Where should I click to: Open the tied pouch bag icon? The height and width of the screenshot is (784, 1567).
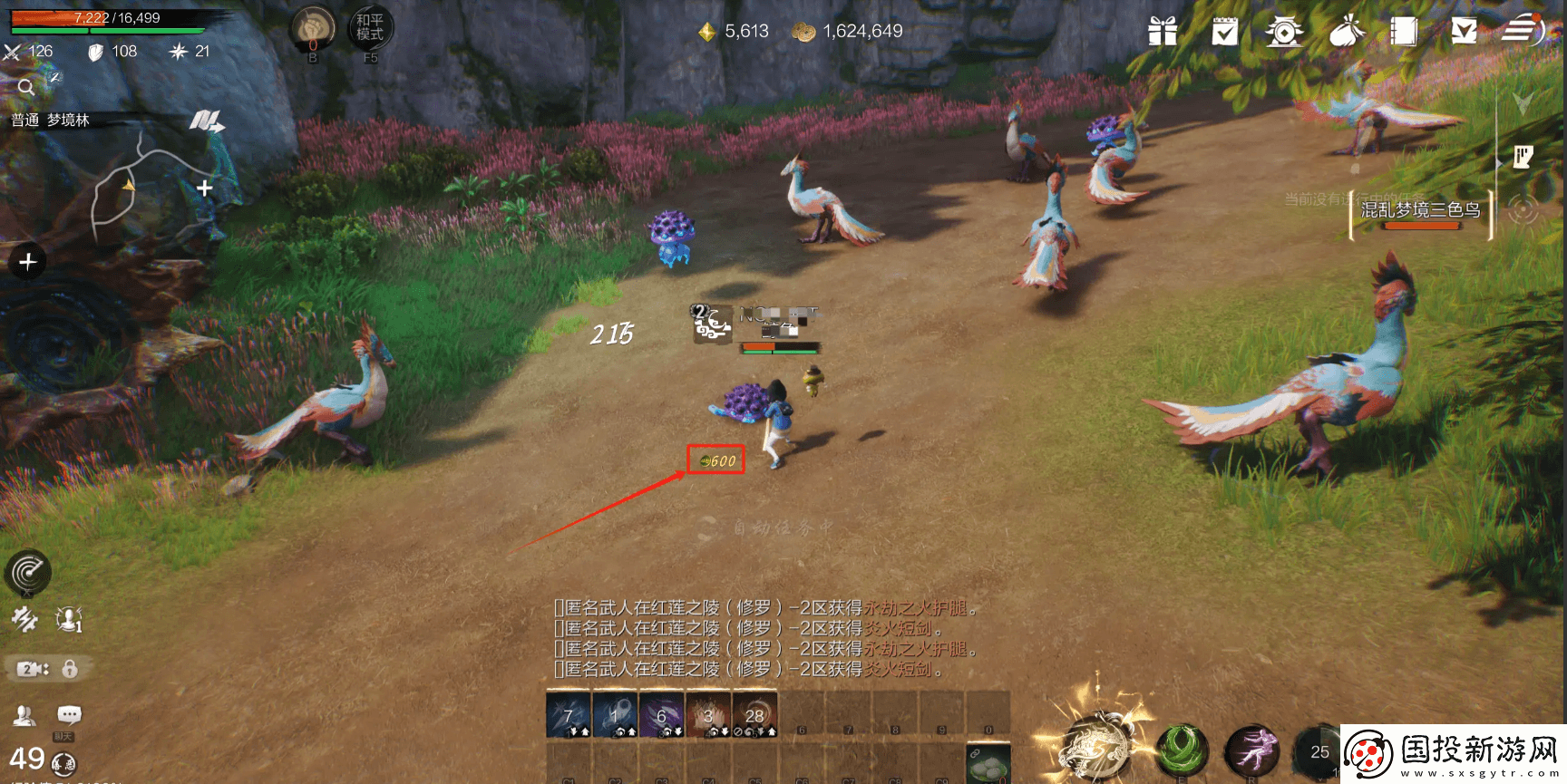(x=1347, y=32)
